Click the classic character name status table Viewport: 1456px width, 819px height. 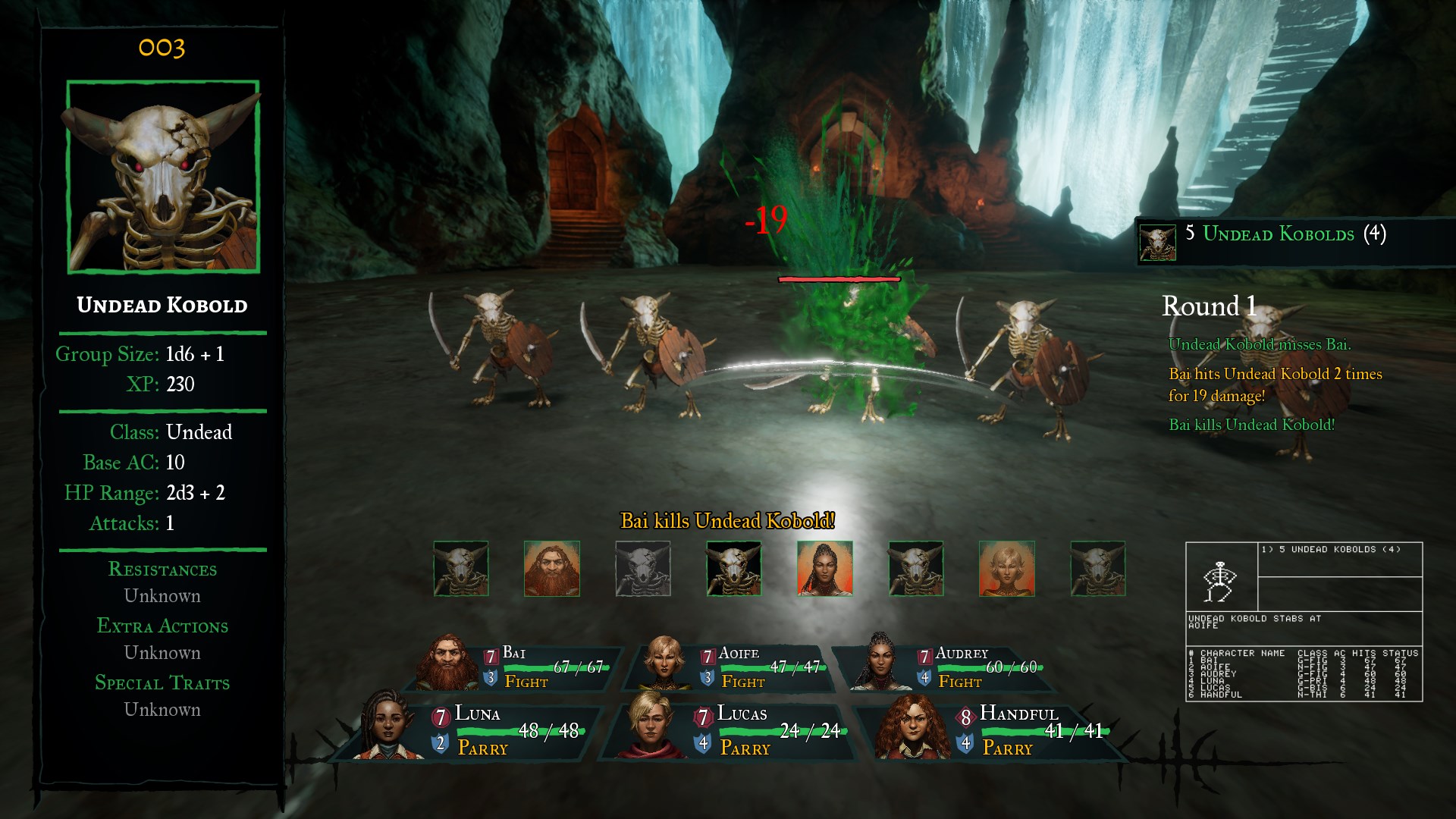[1304, 673]
